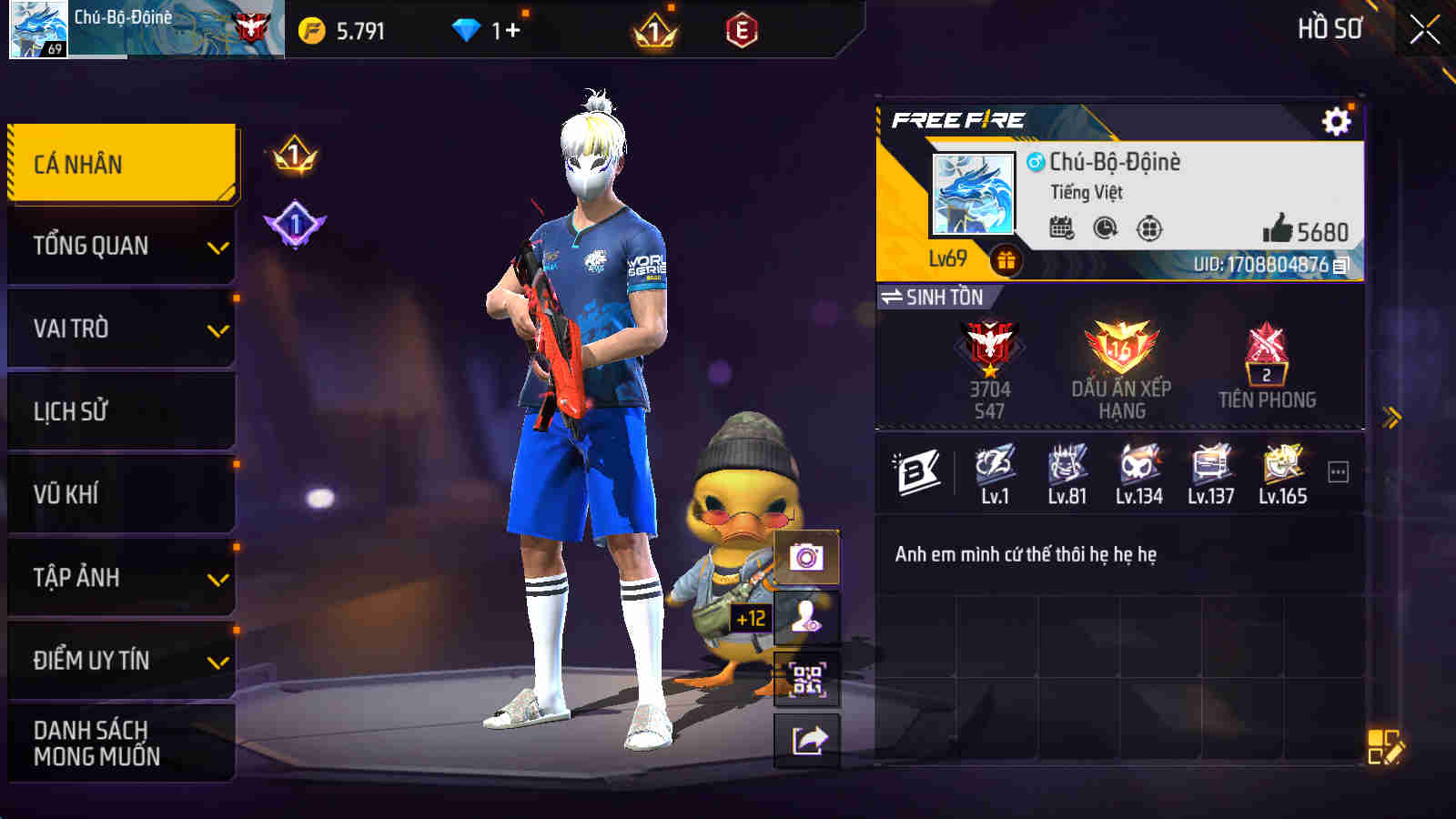This screenshot has width=1456, height=819.
Task: Expand the TỔNG QUAN section chevron
Action: point(217,248)
